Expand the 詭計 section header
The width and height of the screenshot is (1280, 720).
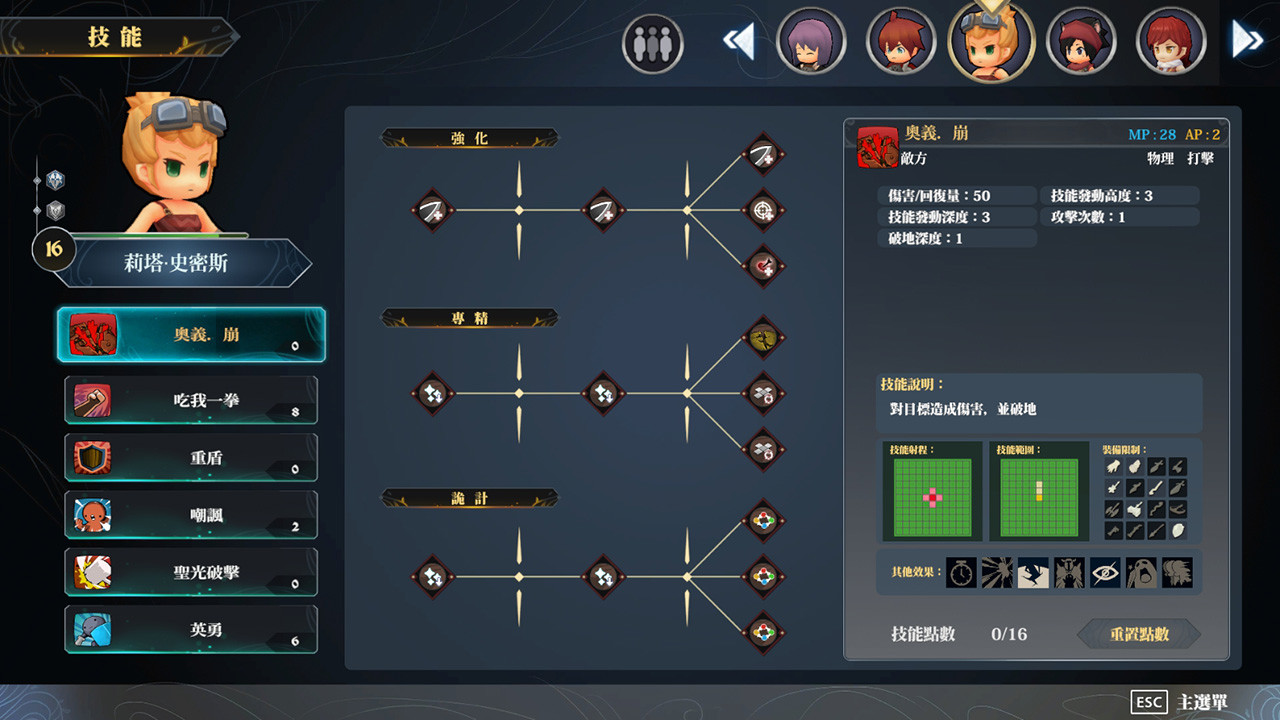click(x=470, y=498)
